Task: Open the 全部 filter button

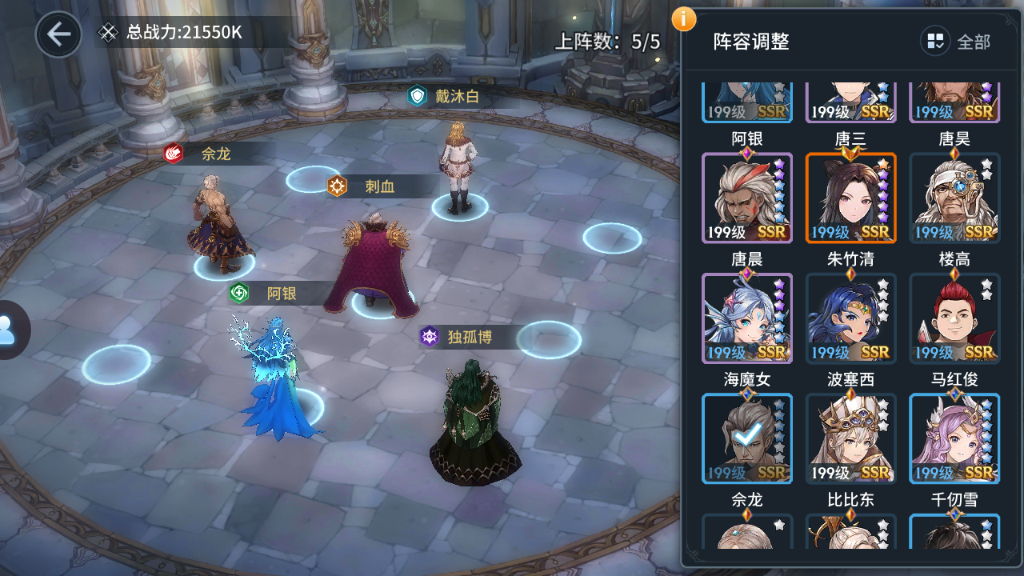Action: tap(957, 41)
